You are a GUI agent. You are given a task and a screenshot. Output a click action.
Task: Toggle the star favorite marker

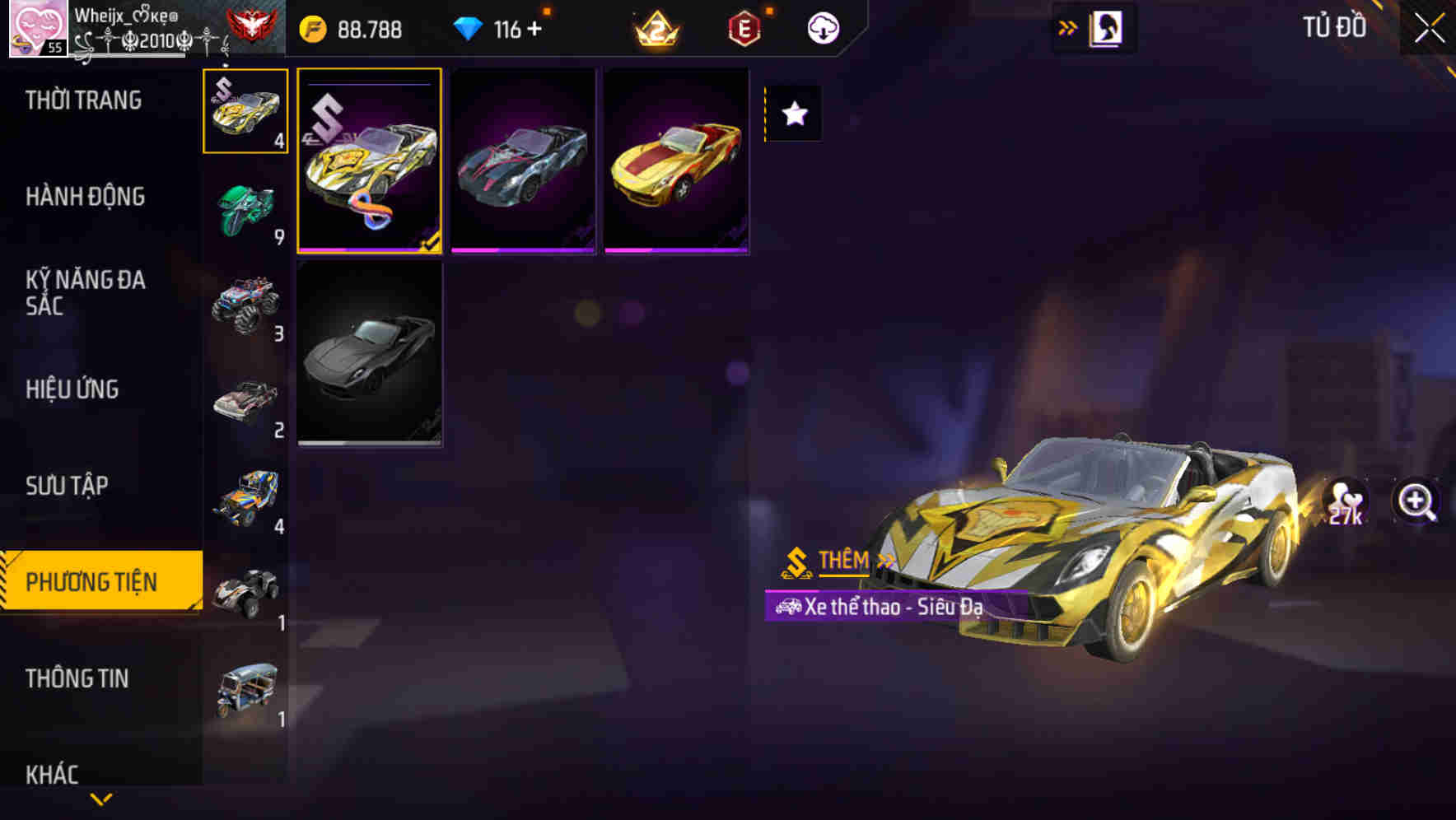coord(793,114)
